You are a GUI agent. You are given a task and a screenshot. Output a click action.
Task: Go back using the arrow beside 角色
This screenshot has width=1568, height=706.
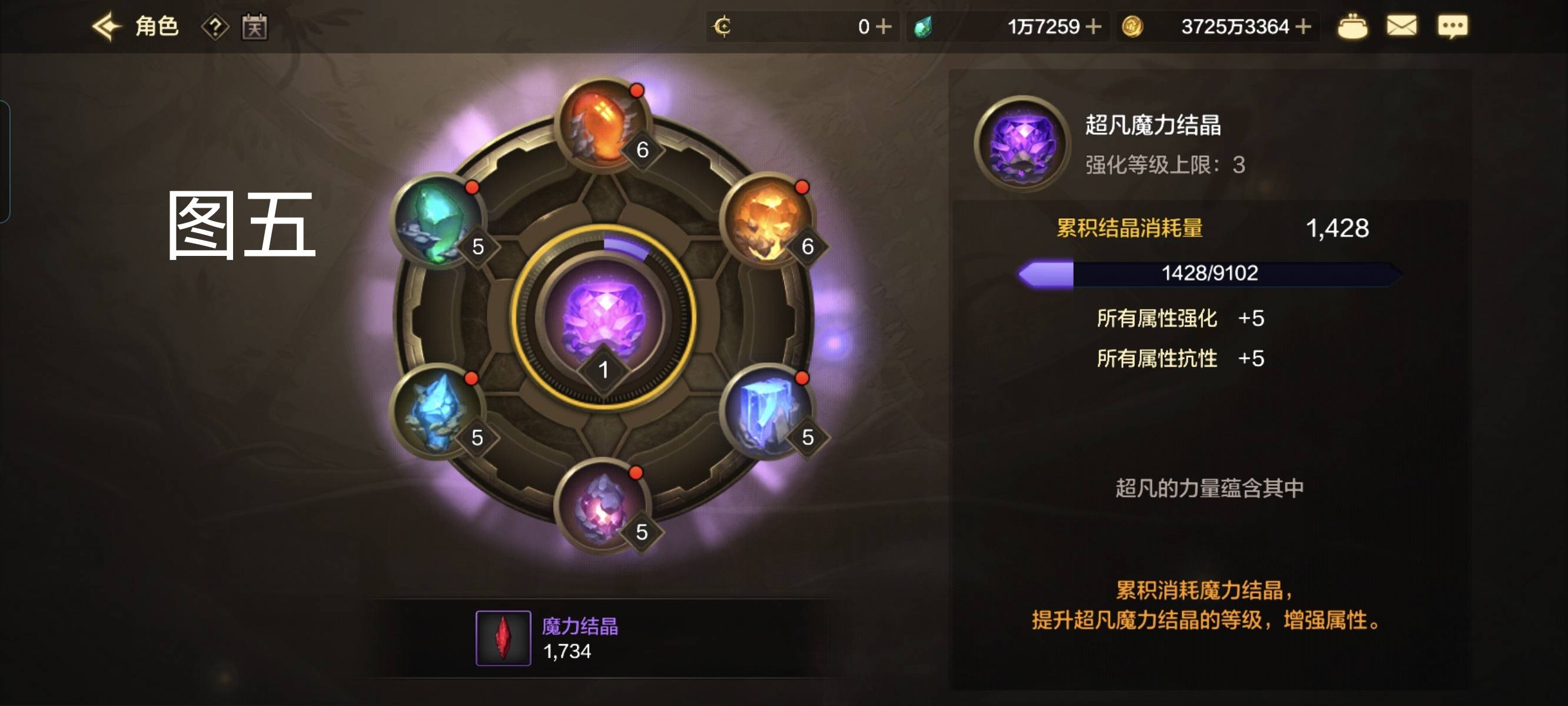(107, 27)
